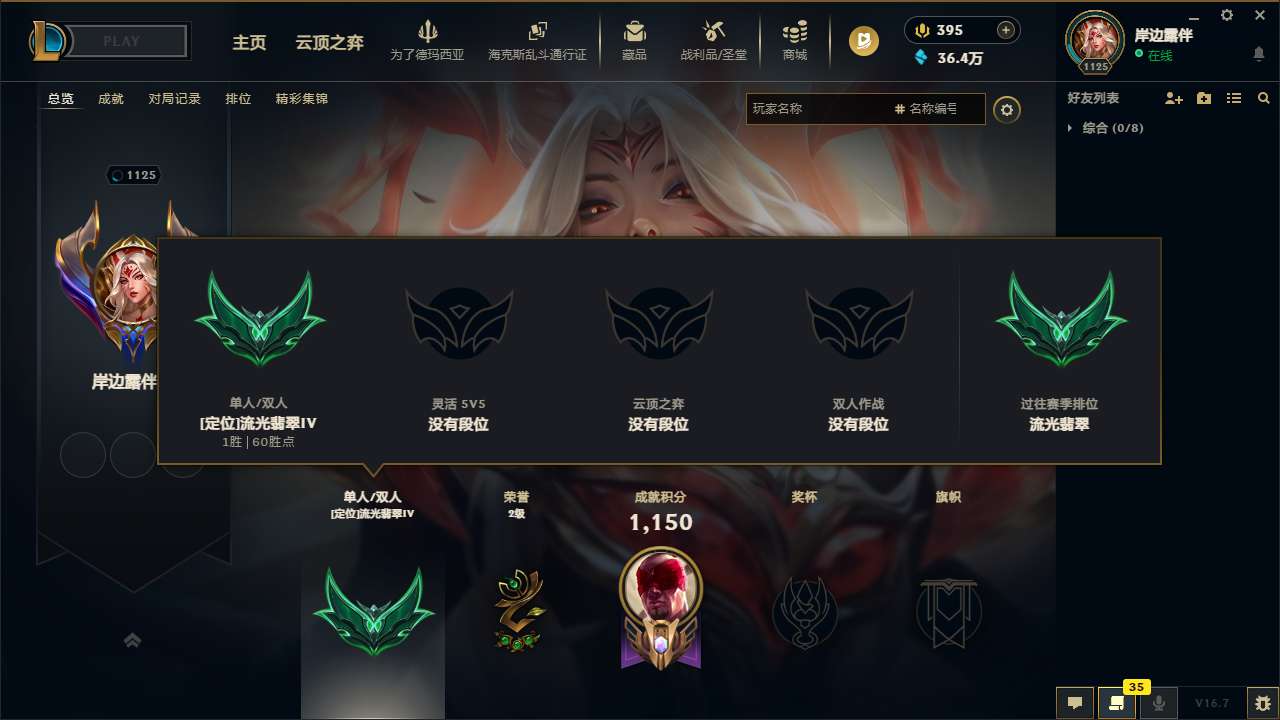Click the add friend icon
The image size is (1280, 720).
1172,98
